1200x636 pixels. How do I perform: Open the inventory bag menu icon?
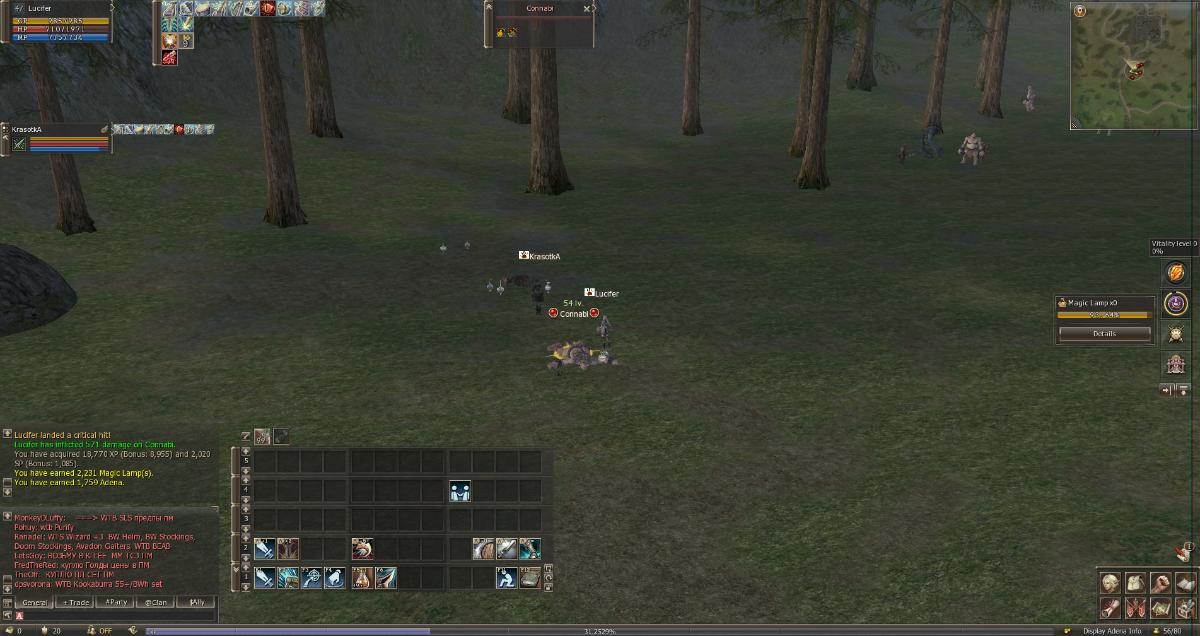(1134, 583)
